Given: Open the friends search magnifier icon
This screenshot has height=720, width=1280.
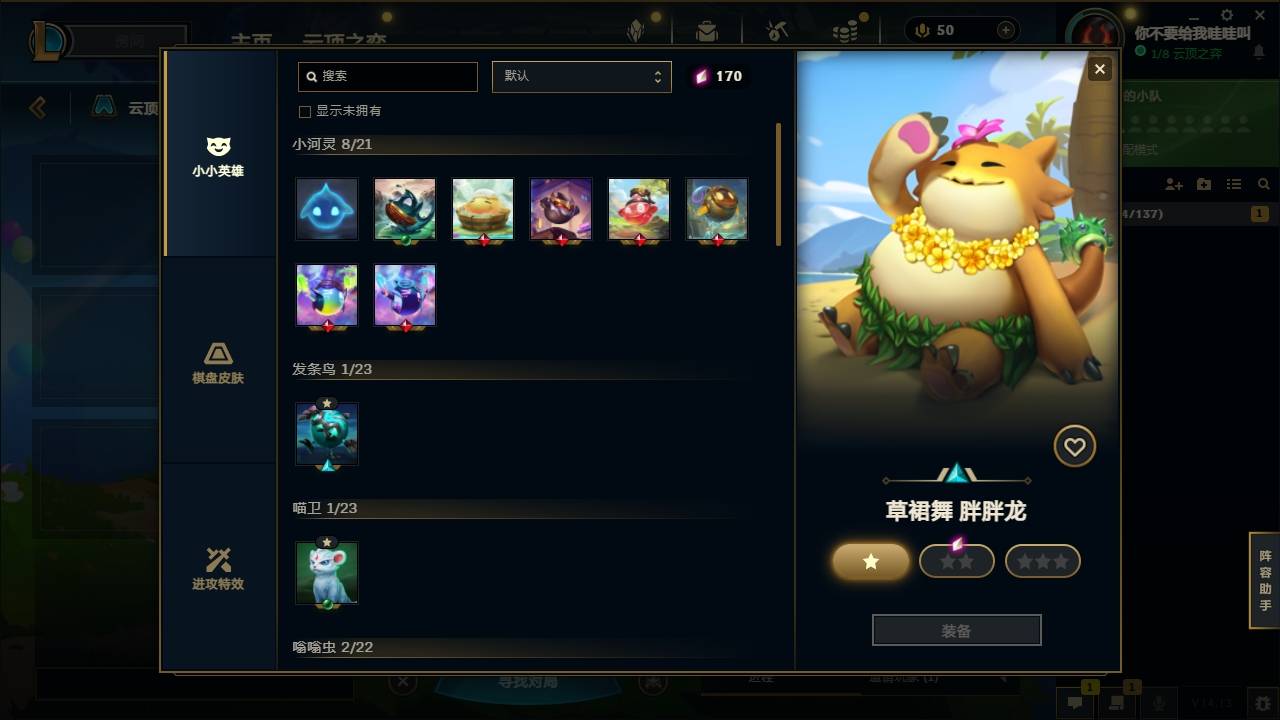Looking at the screenshot, I should tap(1261, 183).
